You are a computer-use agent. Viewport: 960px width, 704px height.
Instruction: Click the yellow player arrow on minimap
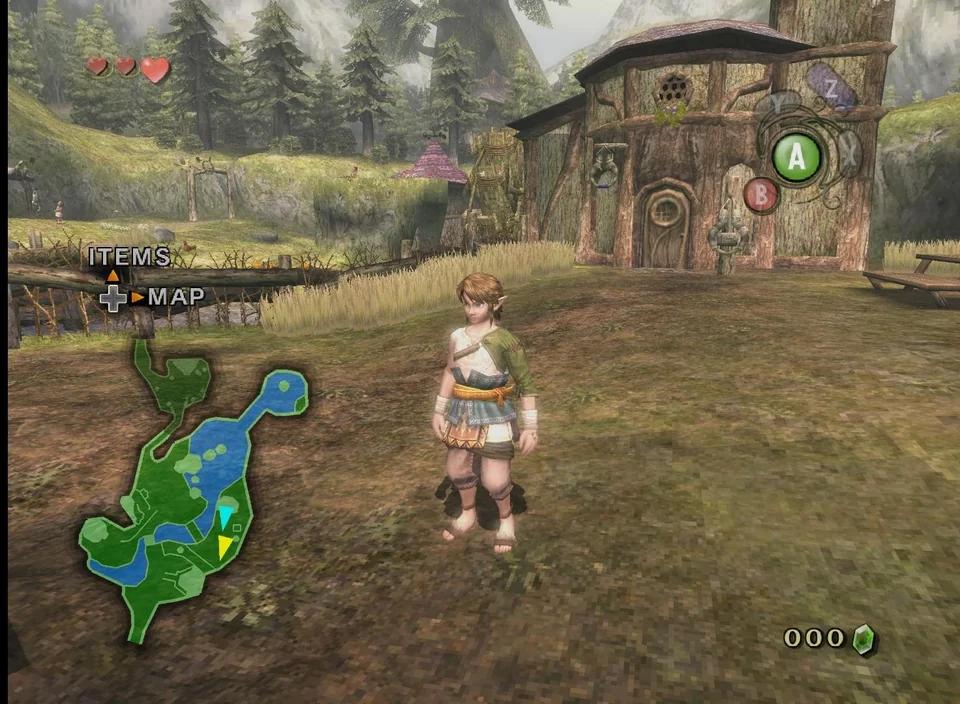point(225,546)
